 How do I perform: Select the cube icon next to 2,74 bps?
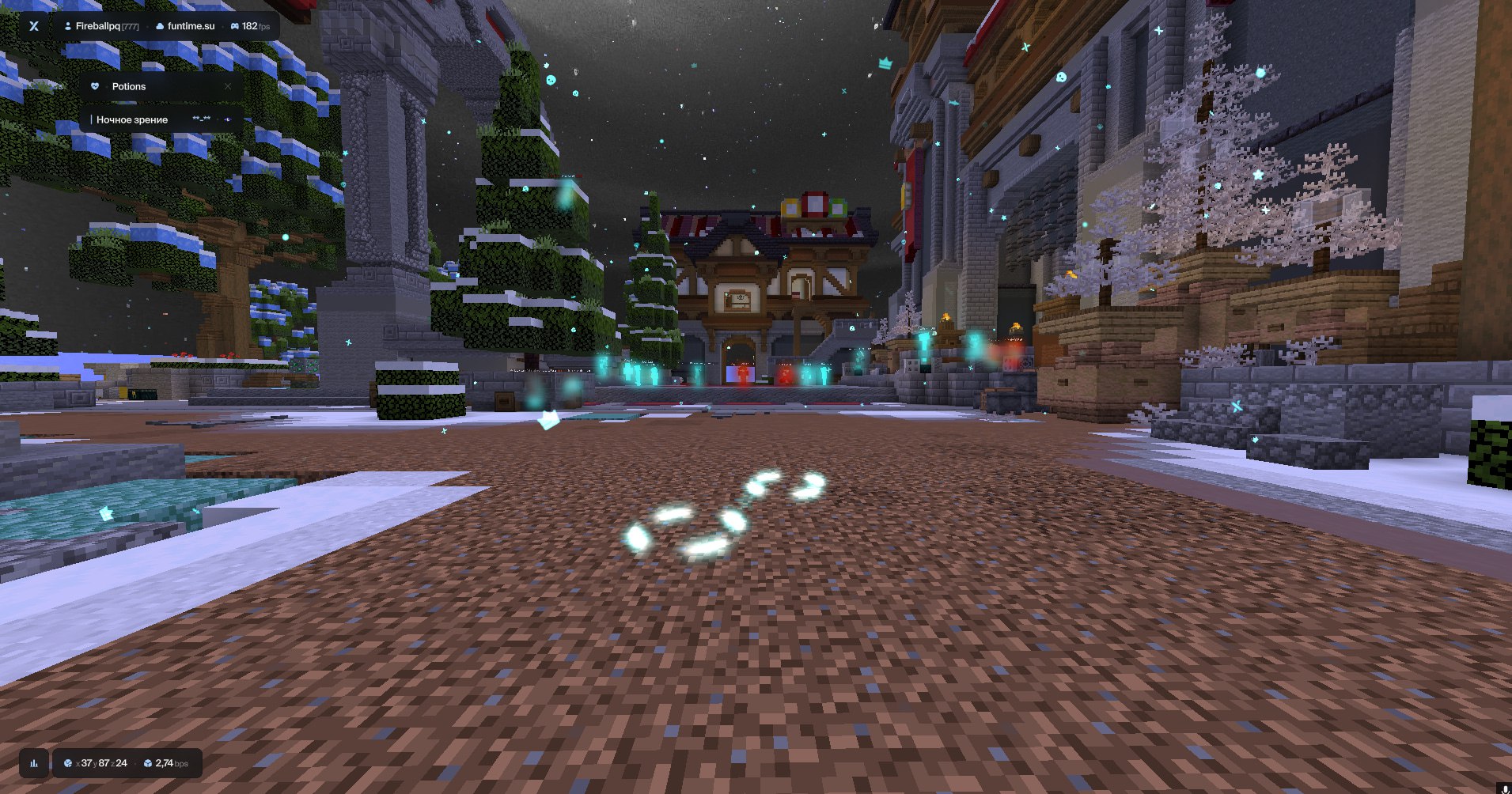(148, 764)
